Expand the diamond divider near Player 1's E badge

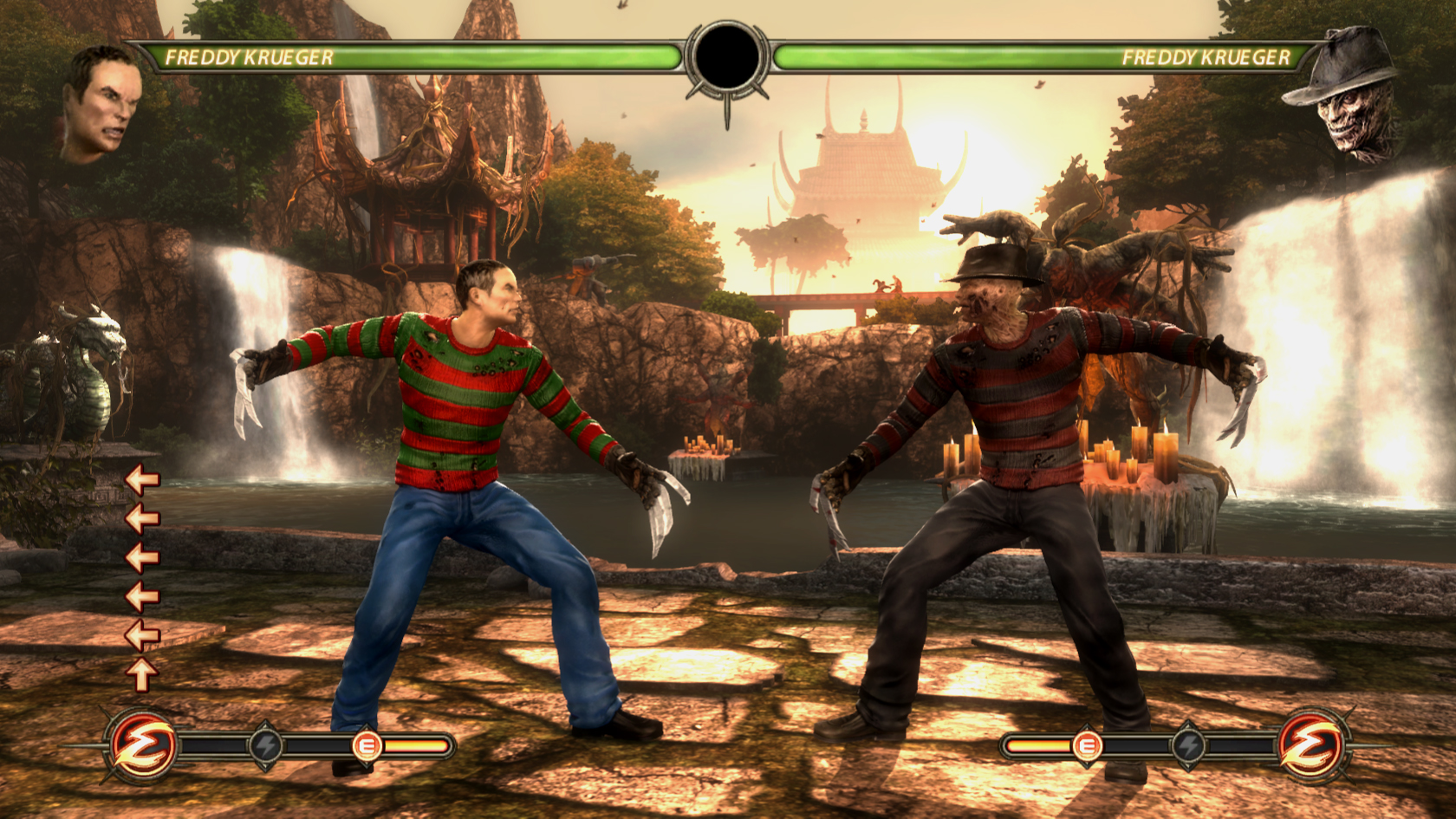[x=366, y=726]
